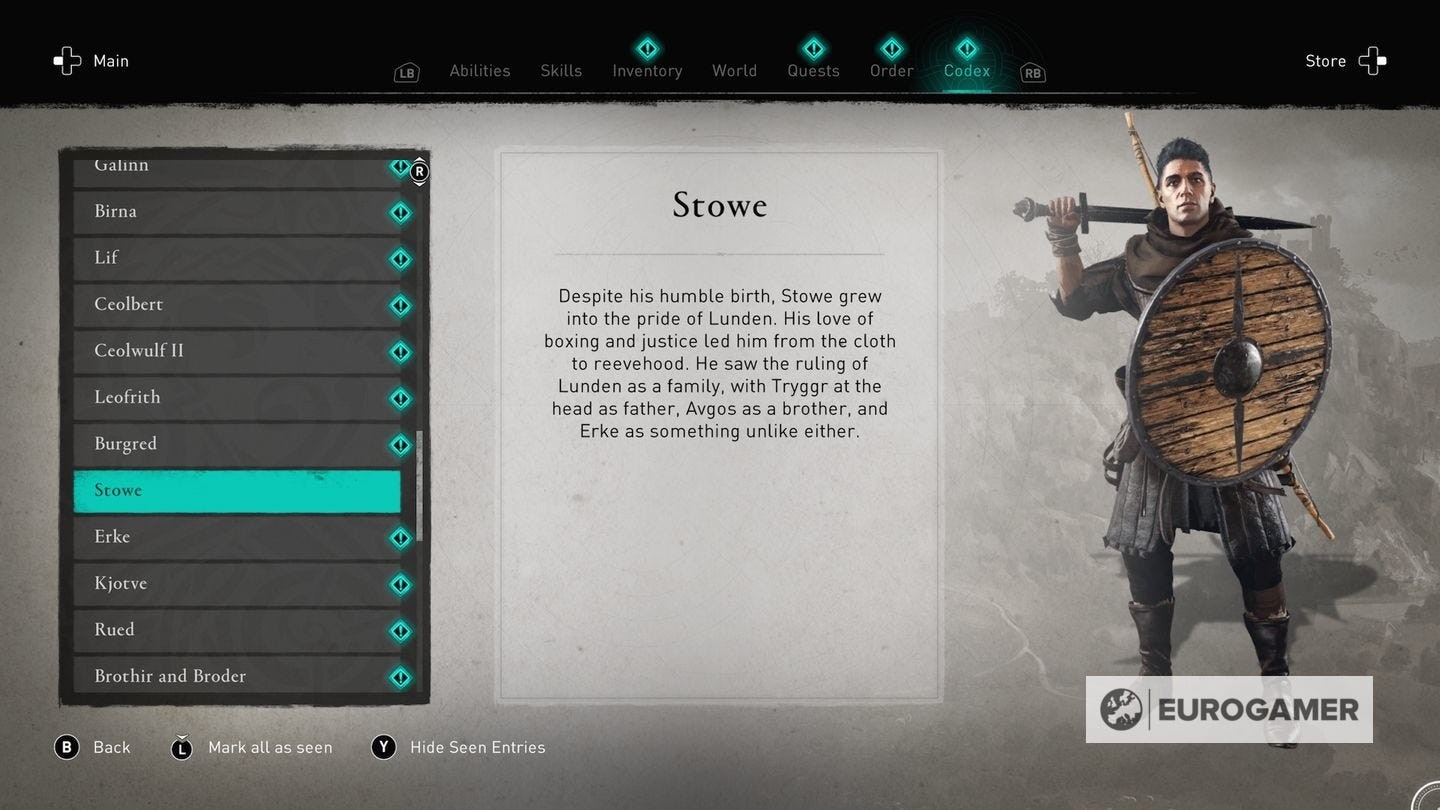Switch to the Abilities tab
Screen dimensions: 1440x810
pyautogui.click(x=479, y=71)
